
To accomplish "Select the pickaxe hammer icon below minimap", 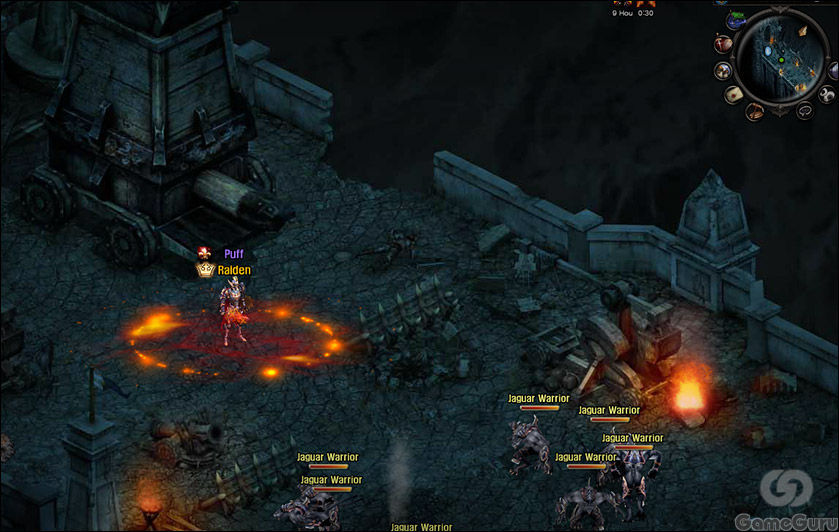I will pos(755,111).
